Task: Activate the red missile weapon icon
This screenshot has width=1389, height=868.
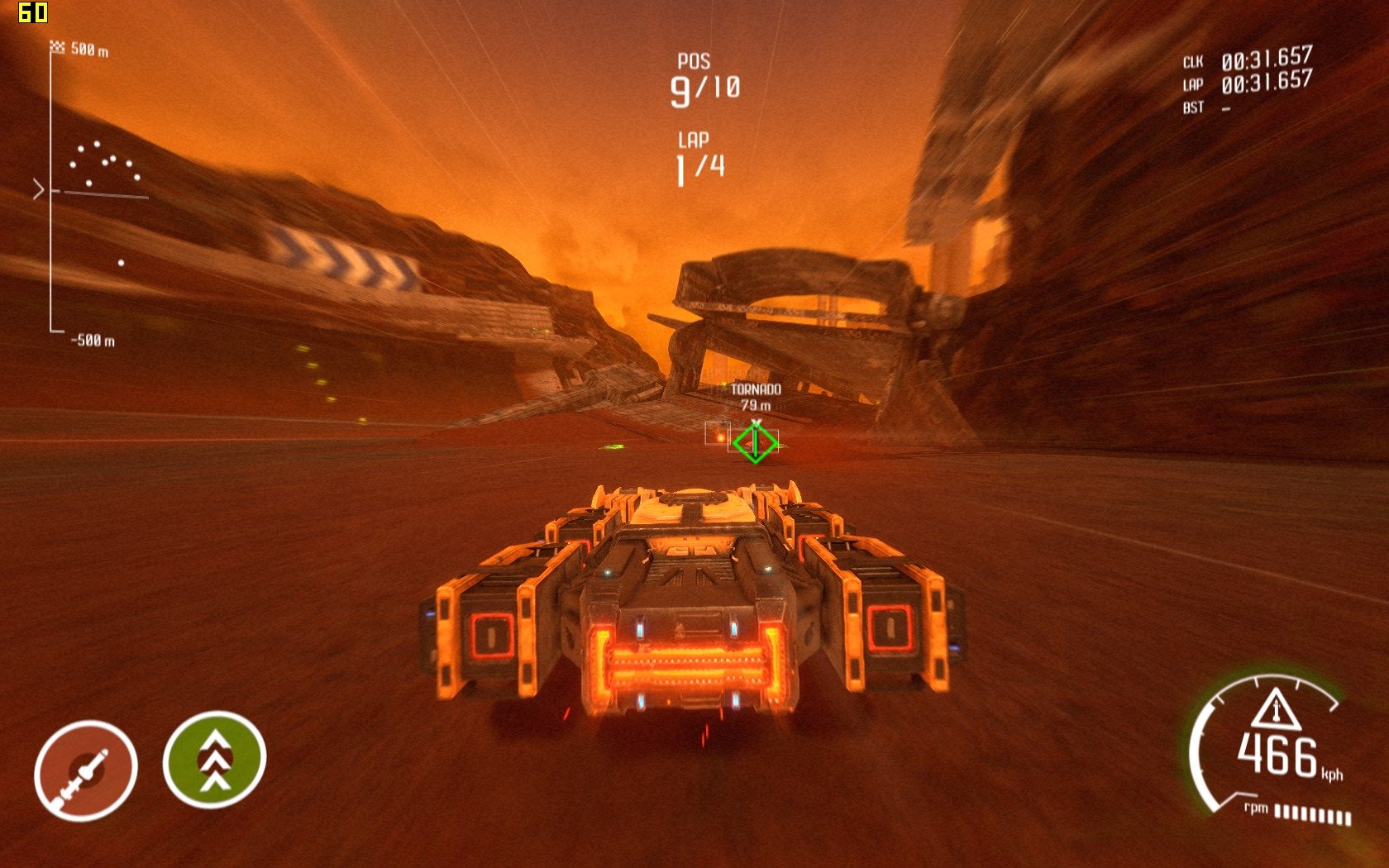Action: 85,770
